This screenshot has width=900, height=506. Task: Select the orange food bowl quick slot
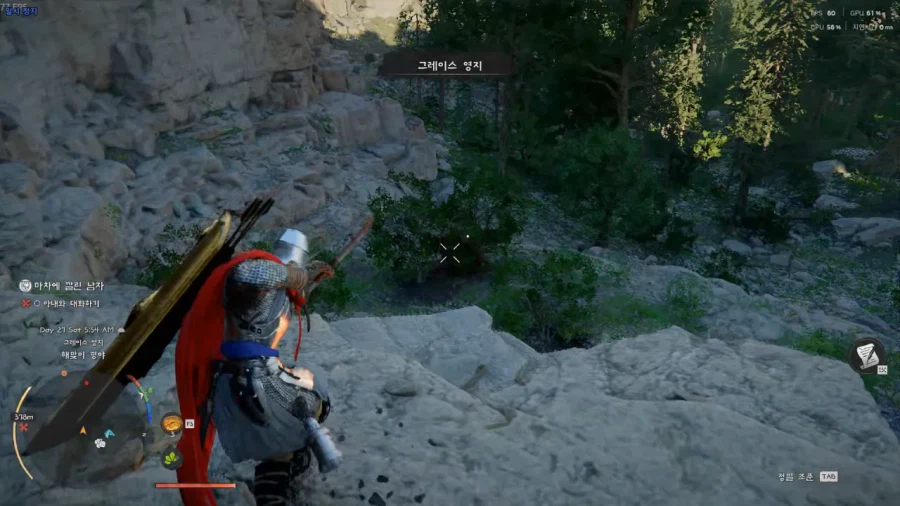tap(172, 423)
